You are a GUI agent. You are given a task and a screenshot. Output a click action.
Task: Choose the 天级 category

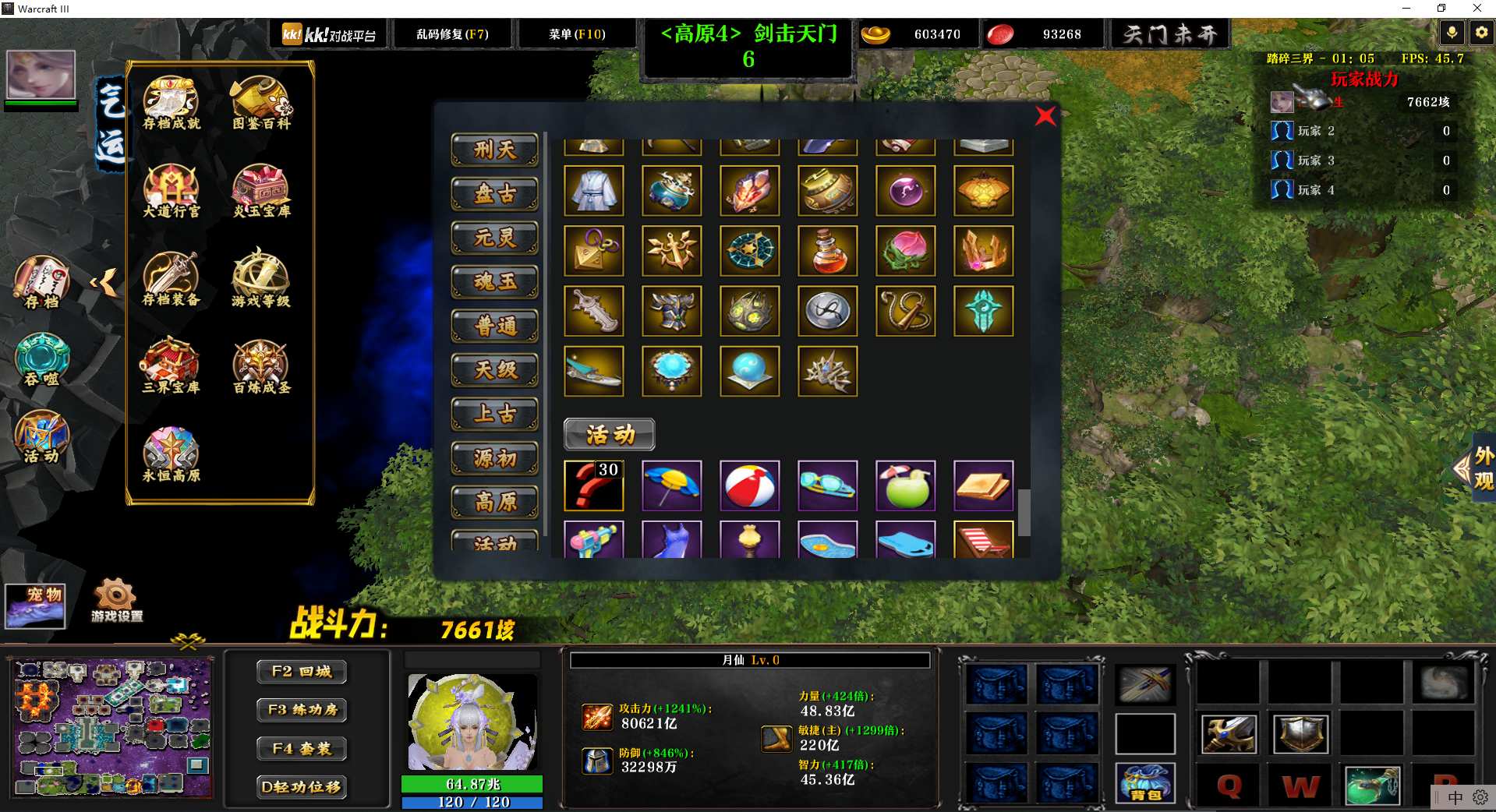coord(495,370)
